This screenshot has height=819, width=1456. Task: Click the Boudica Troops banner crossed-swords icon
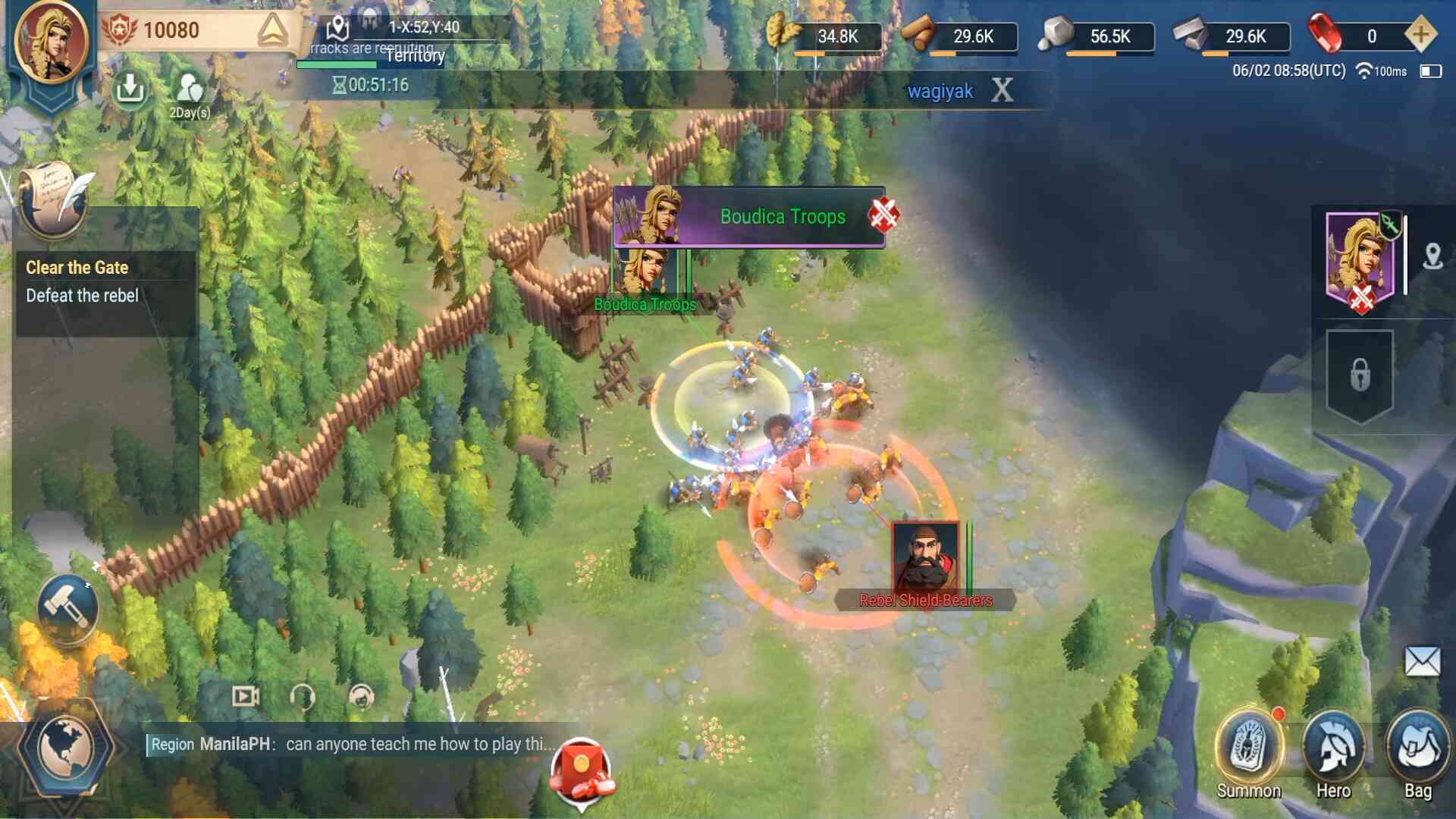tap(883, 215)
